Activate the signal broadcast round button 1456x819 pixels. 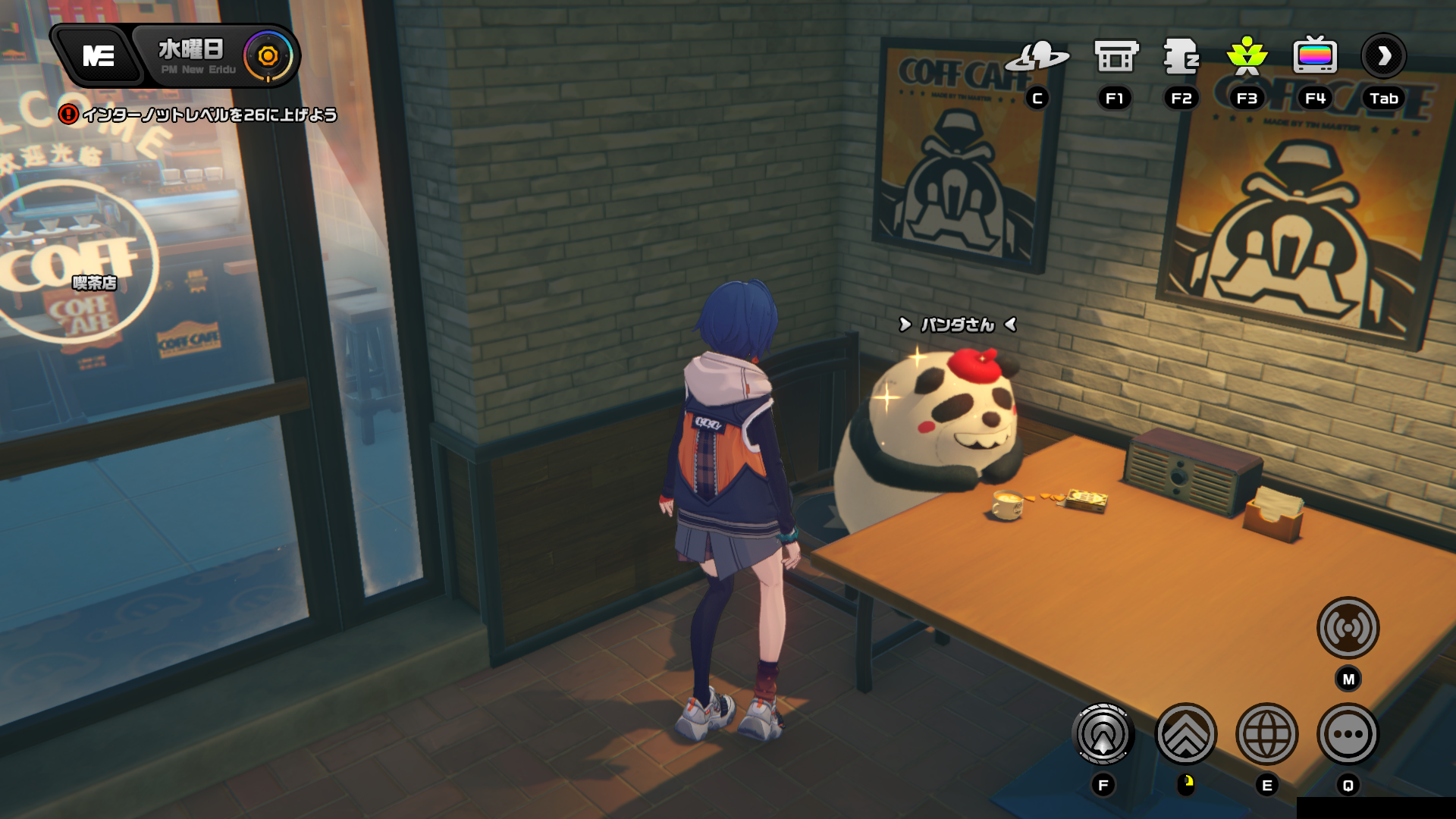point(1348,628)
